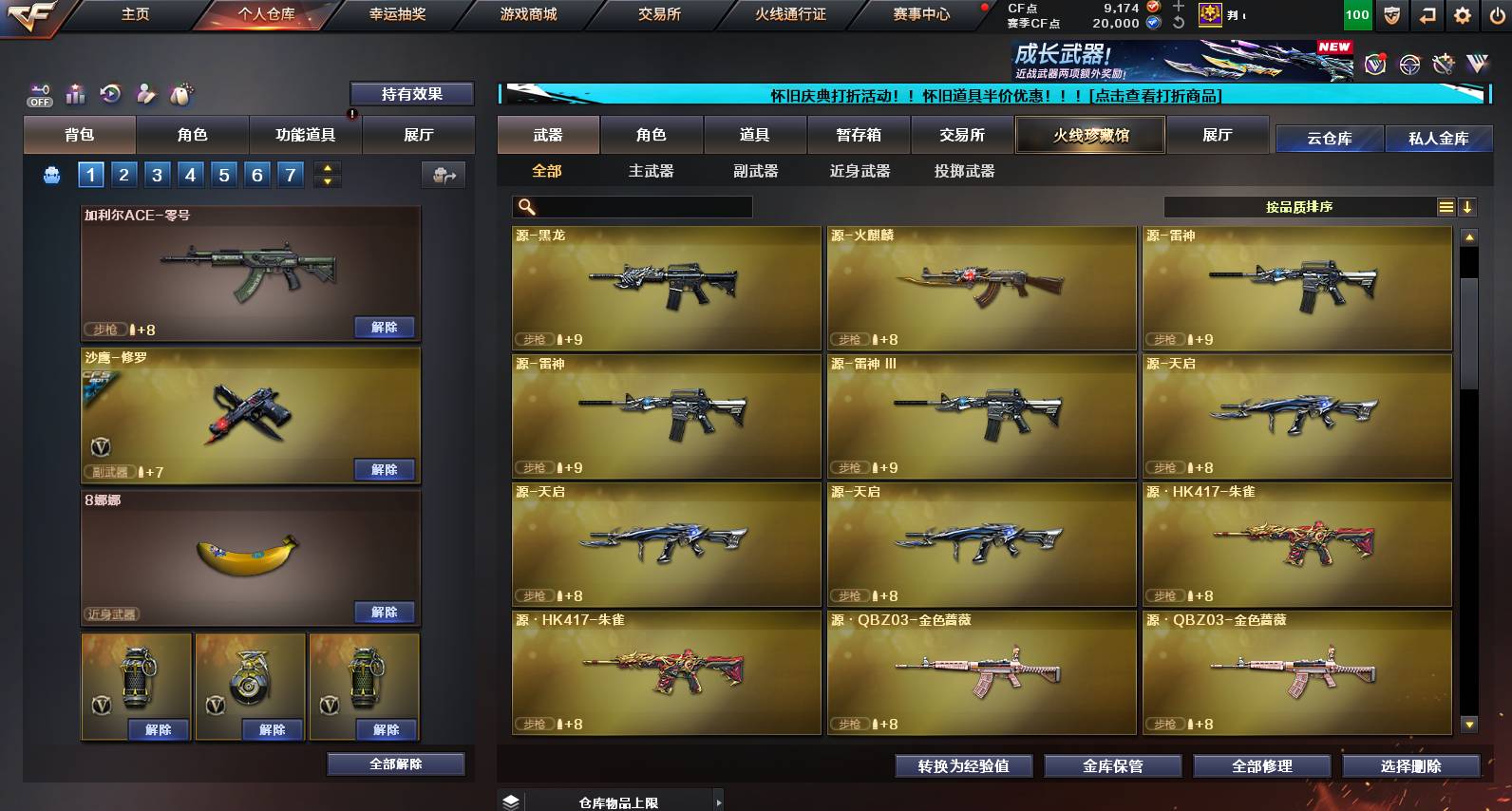Click the bar-chart ranking icon top left
1512x811 pixels.
(x=74, y=94)
